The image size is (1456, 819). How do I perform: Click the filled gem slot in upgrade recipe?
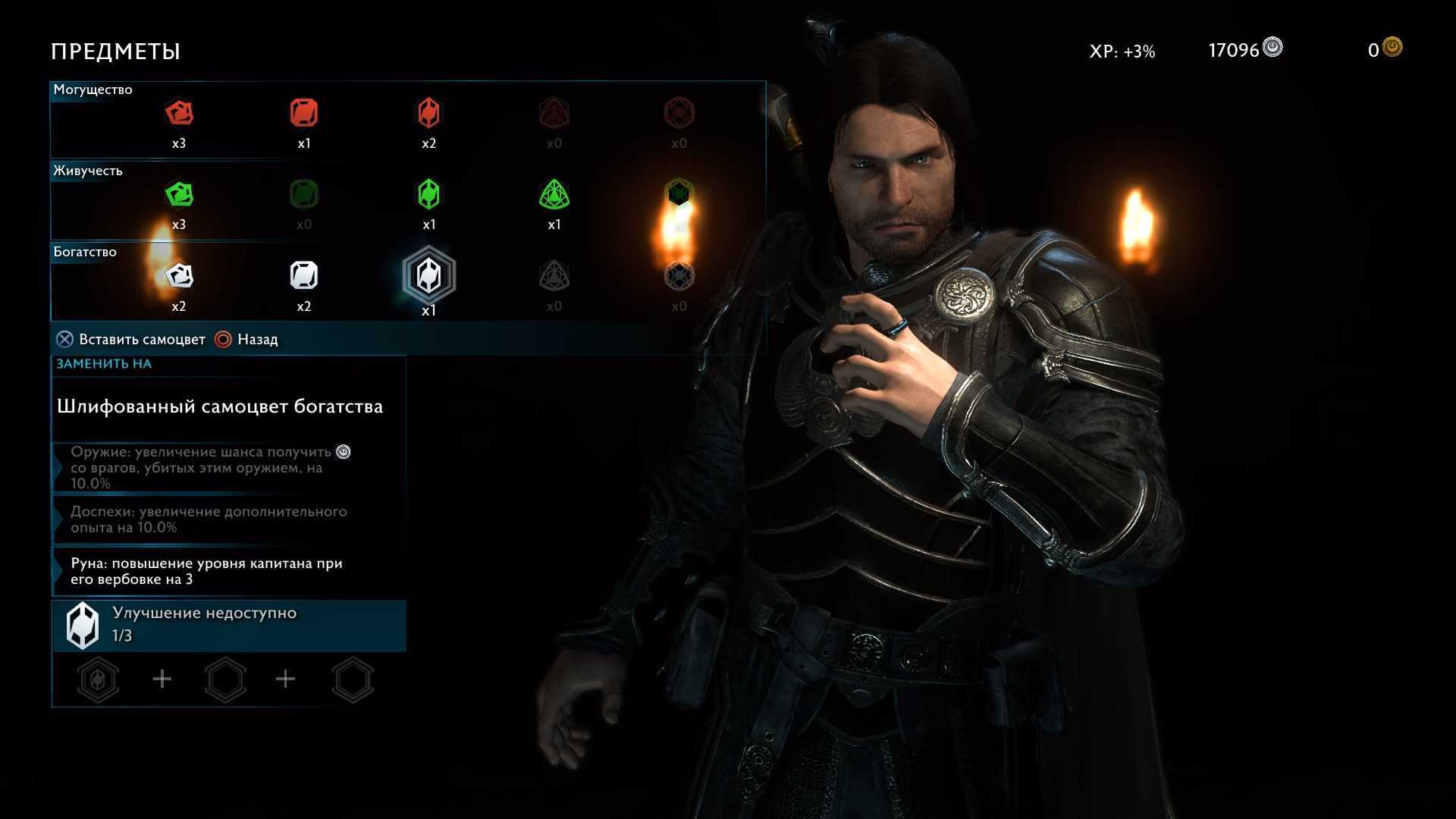[x=99, y=679]
